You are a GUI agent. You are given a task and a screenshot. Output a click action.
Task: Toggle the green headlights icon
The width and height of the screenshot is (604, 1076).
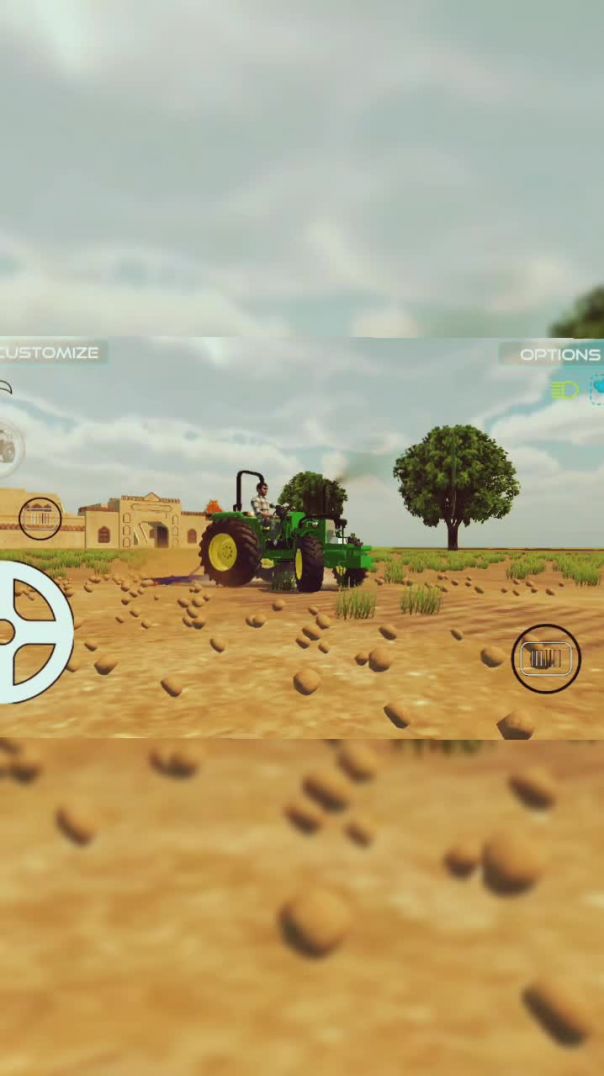click(565, 390)
